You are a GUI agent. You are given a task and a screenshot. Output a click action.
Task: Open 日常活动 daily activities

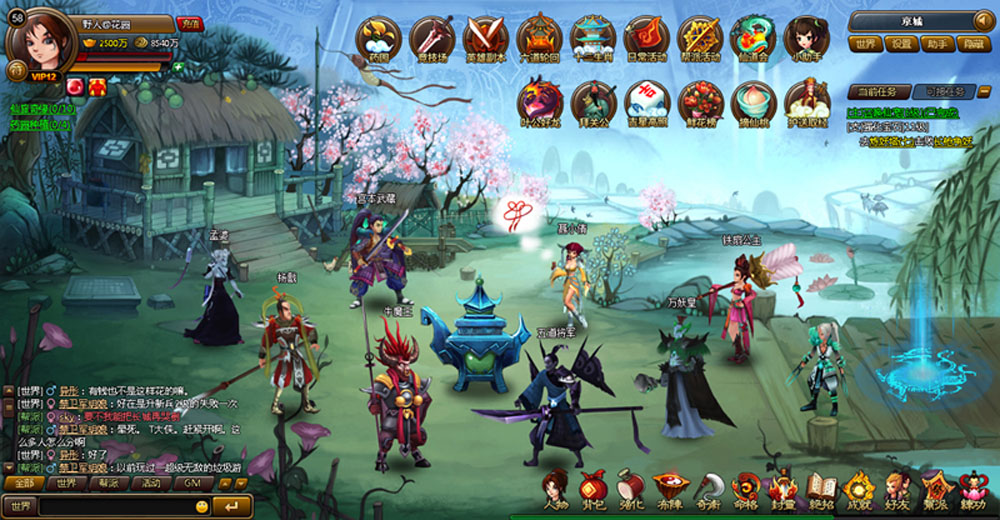tap(646, 37)
